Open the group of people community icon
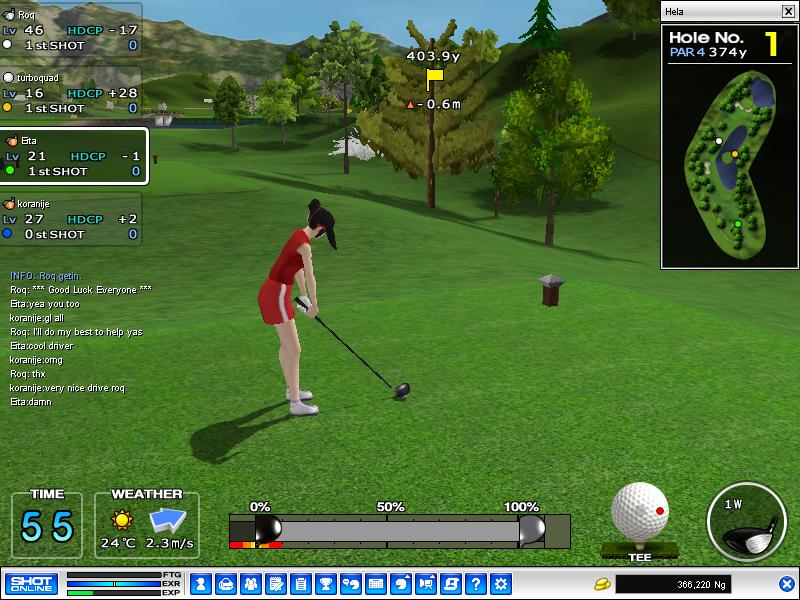Image resolution: width=800 pixels, height=600 pixels. point(250,583)
